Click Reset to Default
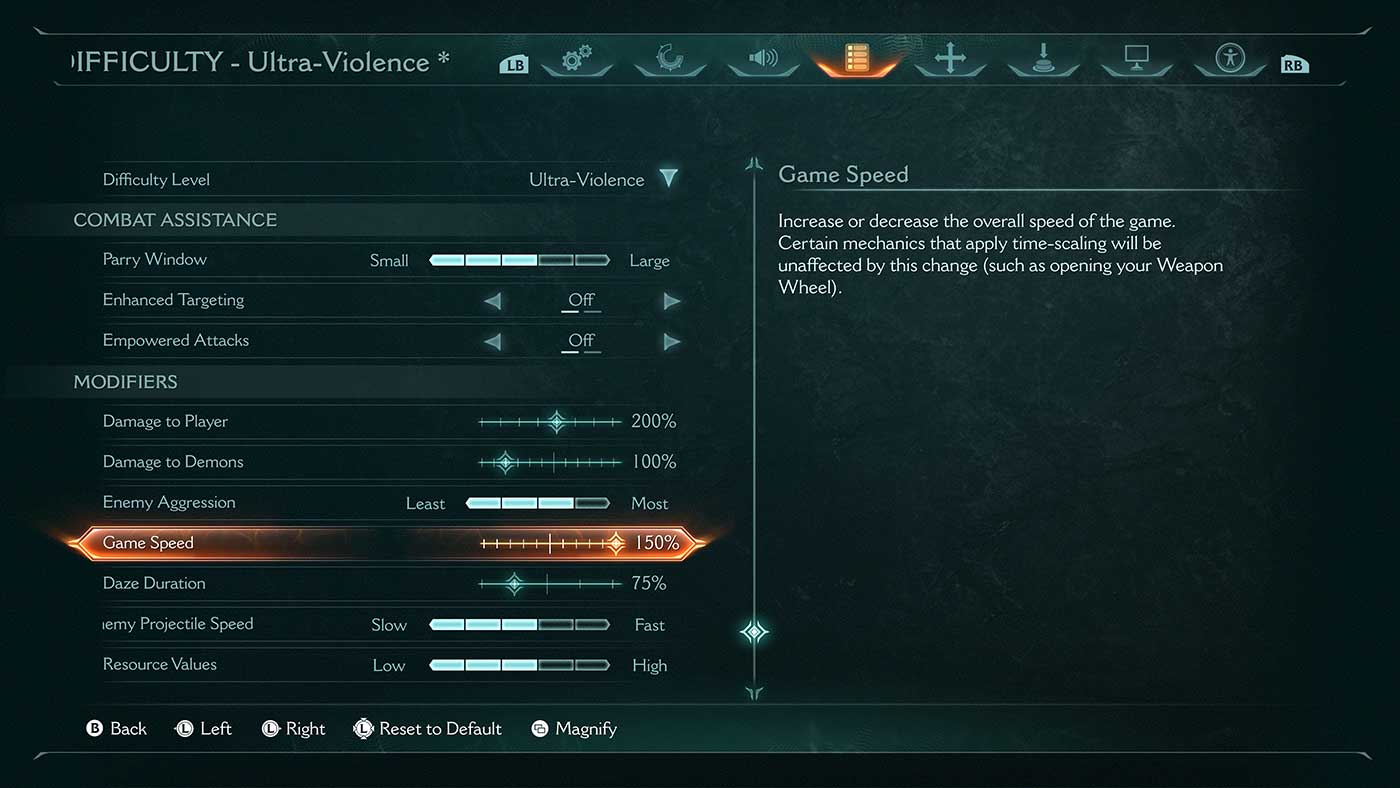The width and height of the screenshot is (1400, 788). [x=428, y=728]
